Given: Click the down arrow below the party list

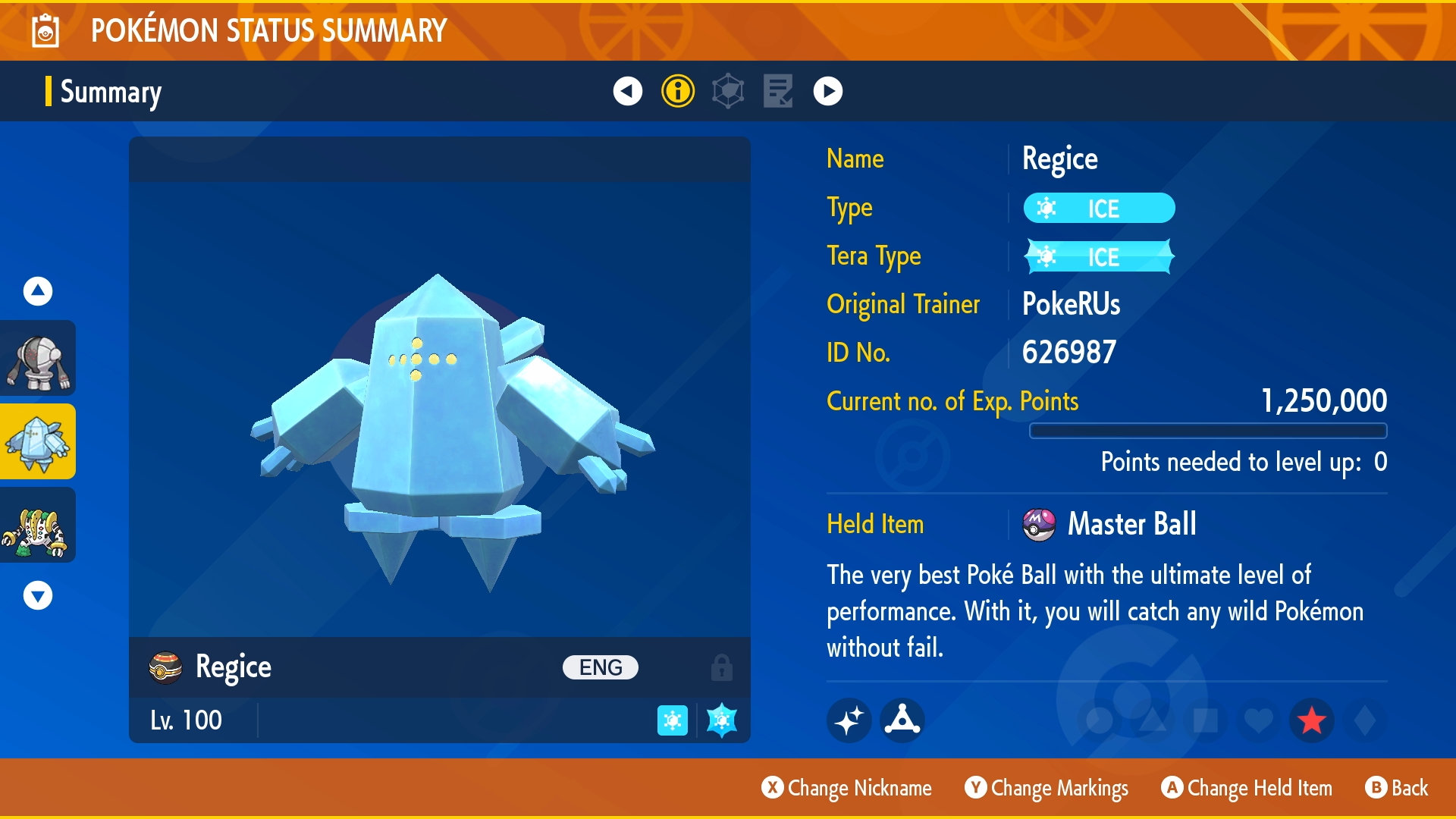Looking at the screenshot, I should click(x=36, y=597).
